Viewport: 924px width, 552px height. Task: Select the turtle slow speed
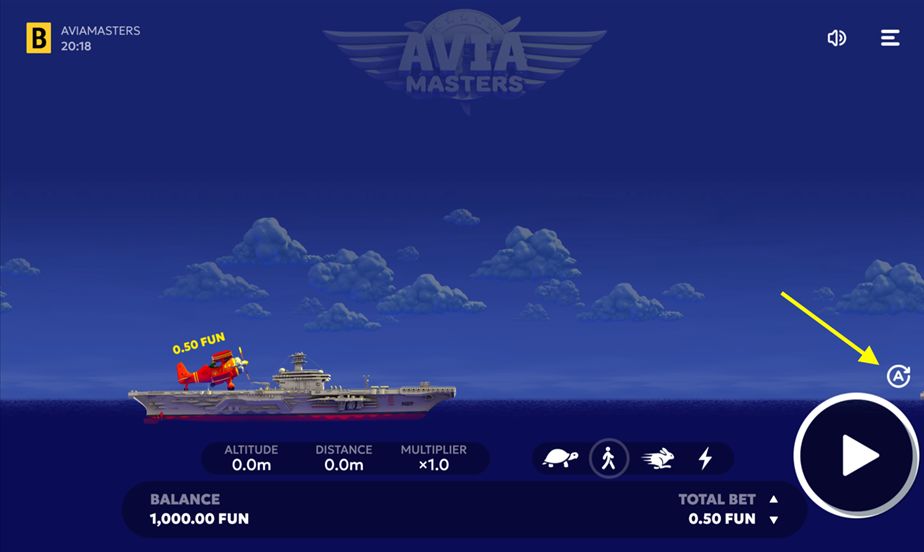point(560,458)
